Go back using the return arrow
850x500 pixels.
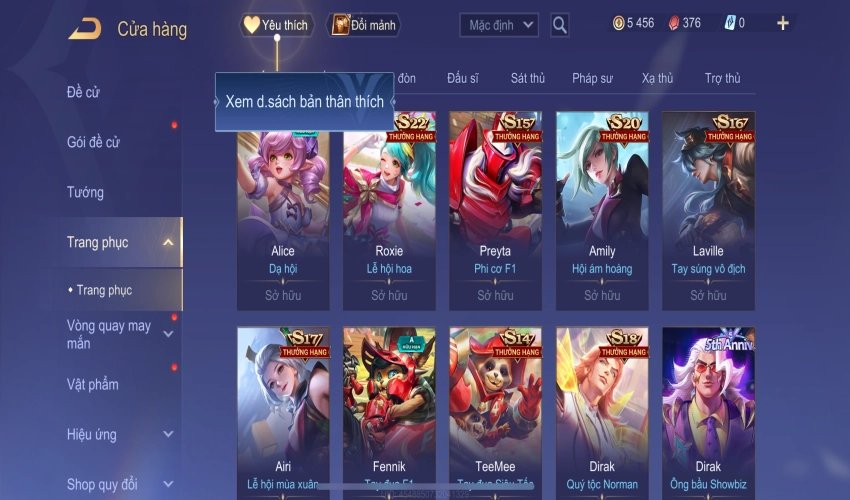[x=84, y=29]
